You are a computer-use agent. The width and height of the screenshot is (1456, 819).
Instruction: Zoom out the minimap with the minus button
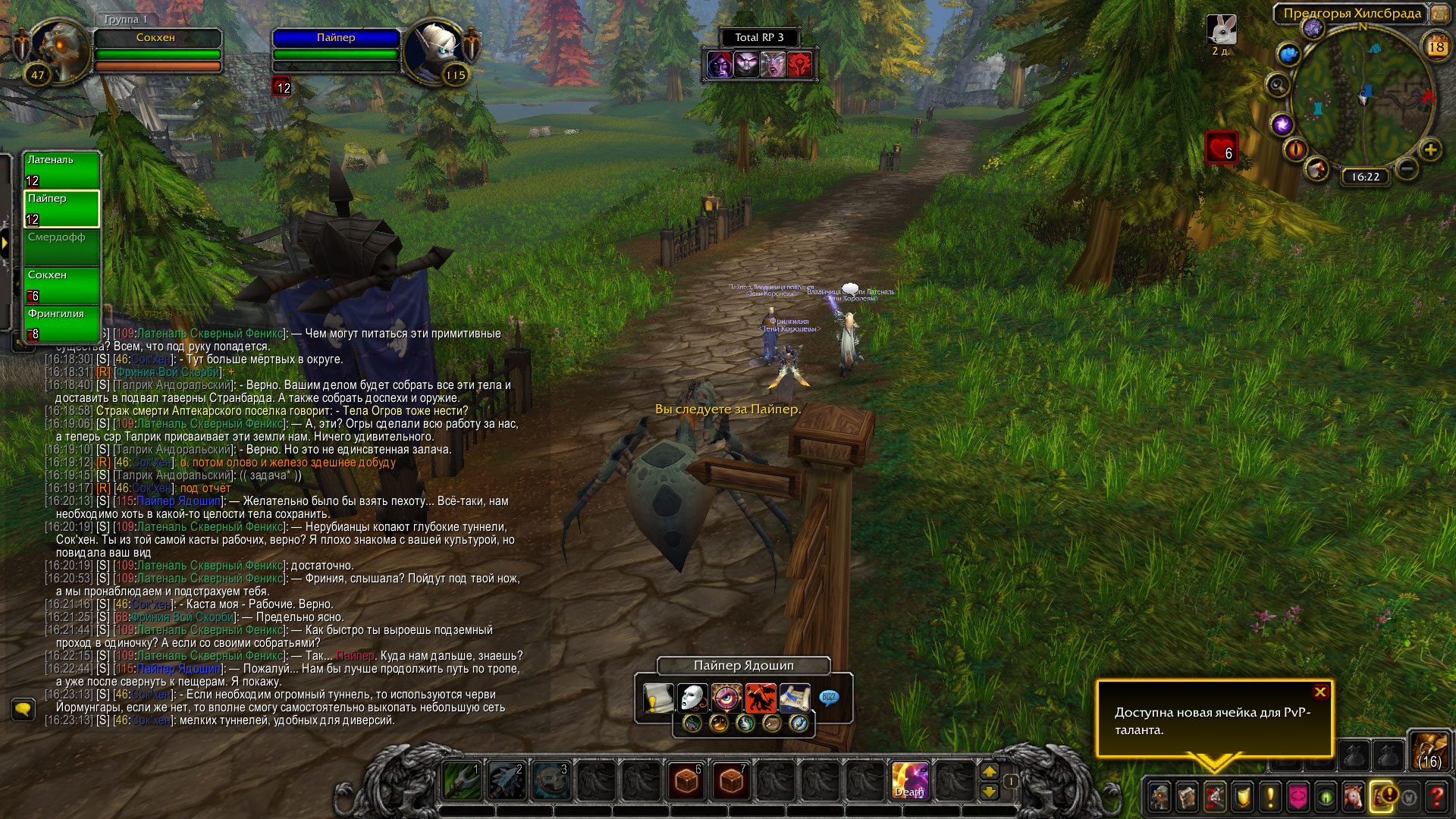click(1406, 168)
